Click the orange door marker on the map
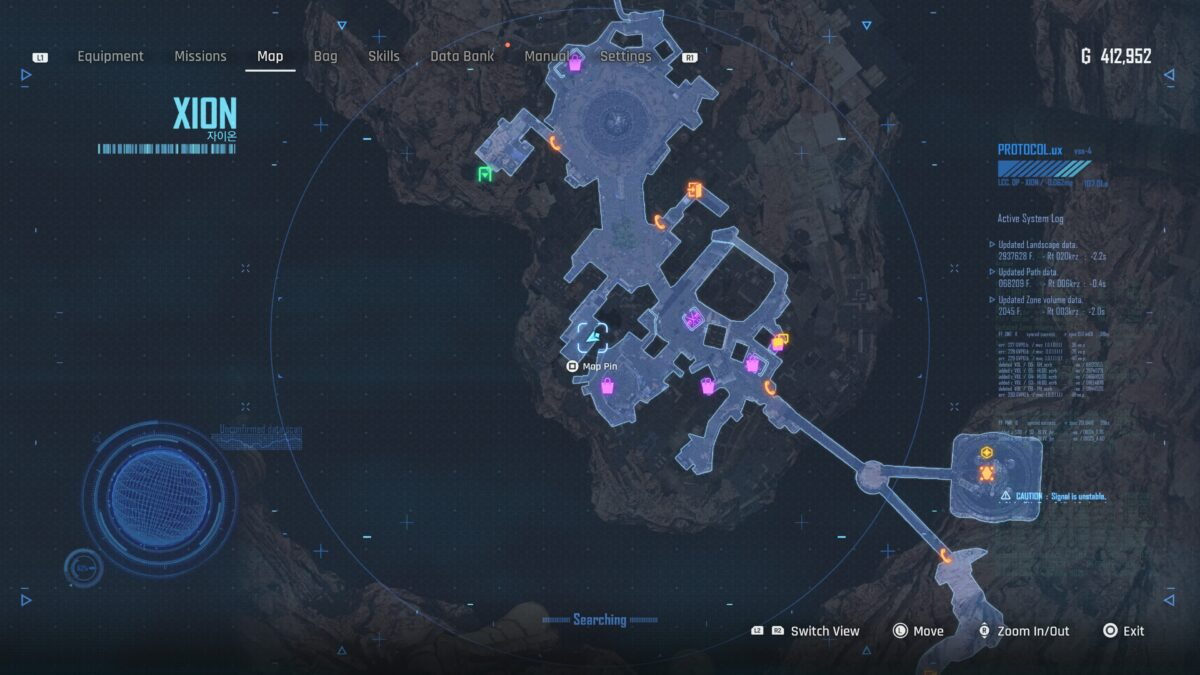 694,190
